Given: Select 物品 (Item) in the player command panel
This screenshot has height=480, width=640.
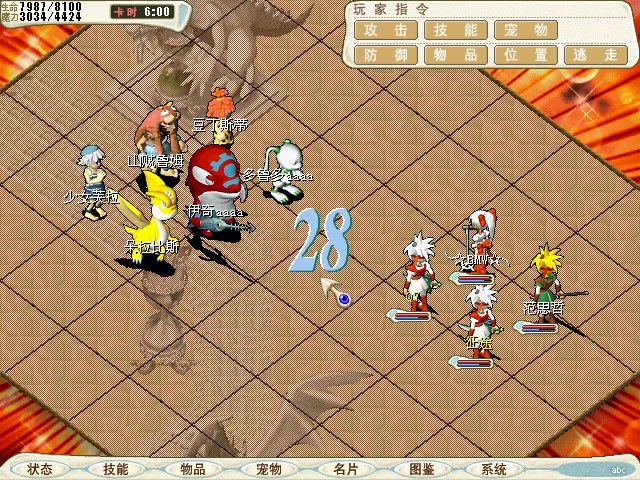Looking at the screenshot, I should pyautogui.click(x=455, y=55).
